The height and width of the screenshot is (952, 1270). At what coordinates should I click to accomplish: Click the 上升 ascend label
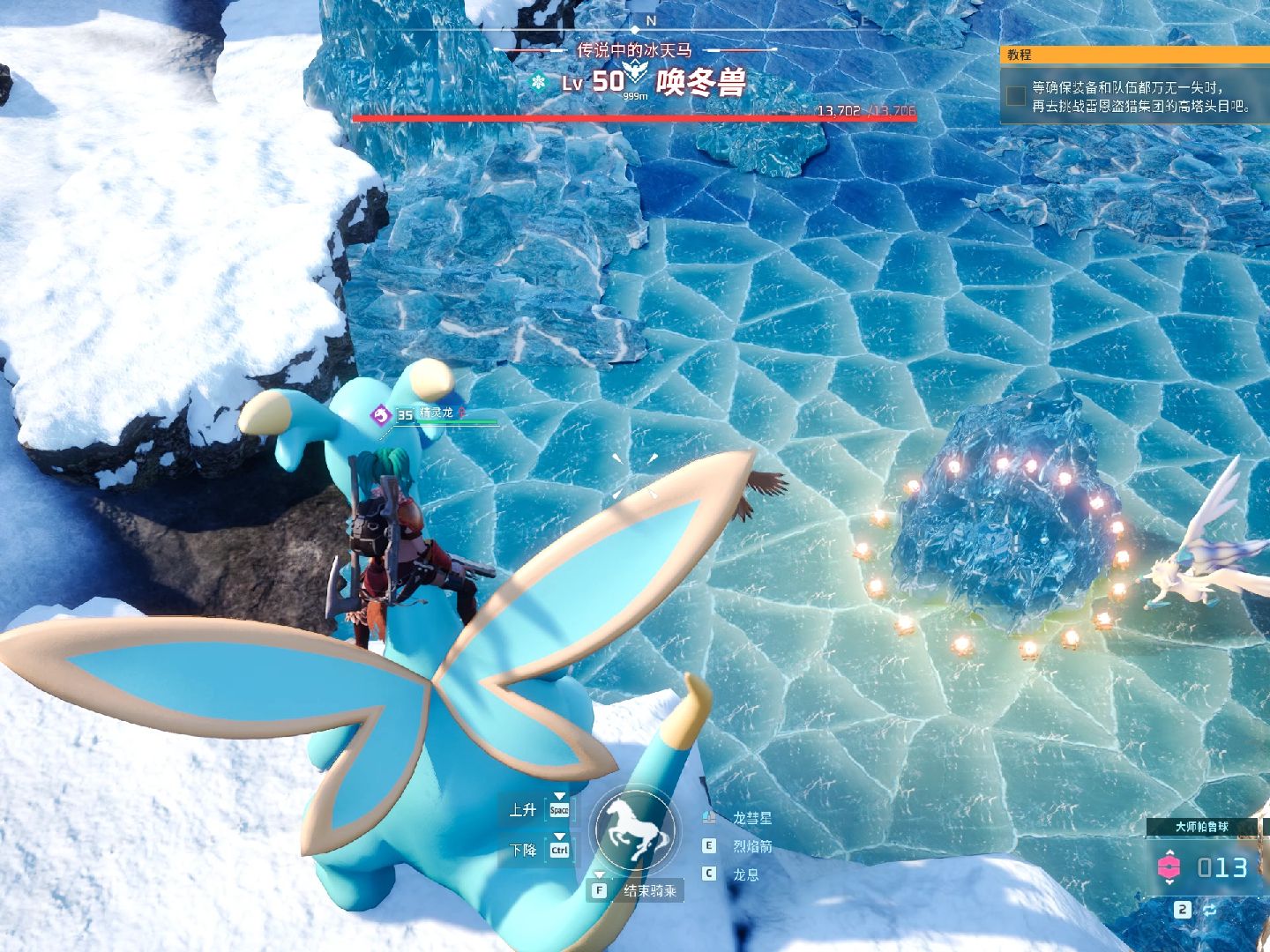coord(522,809)
